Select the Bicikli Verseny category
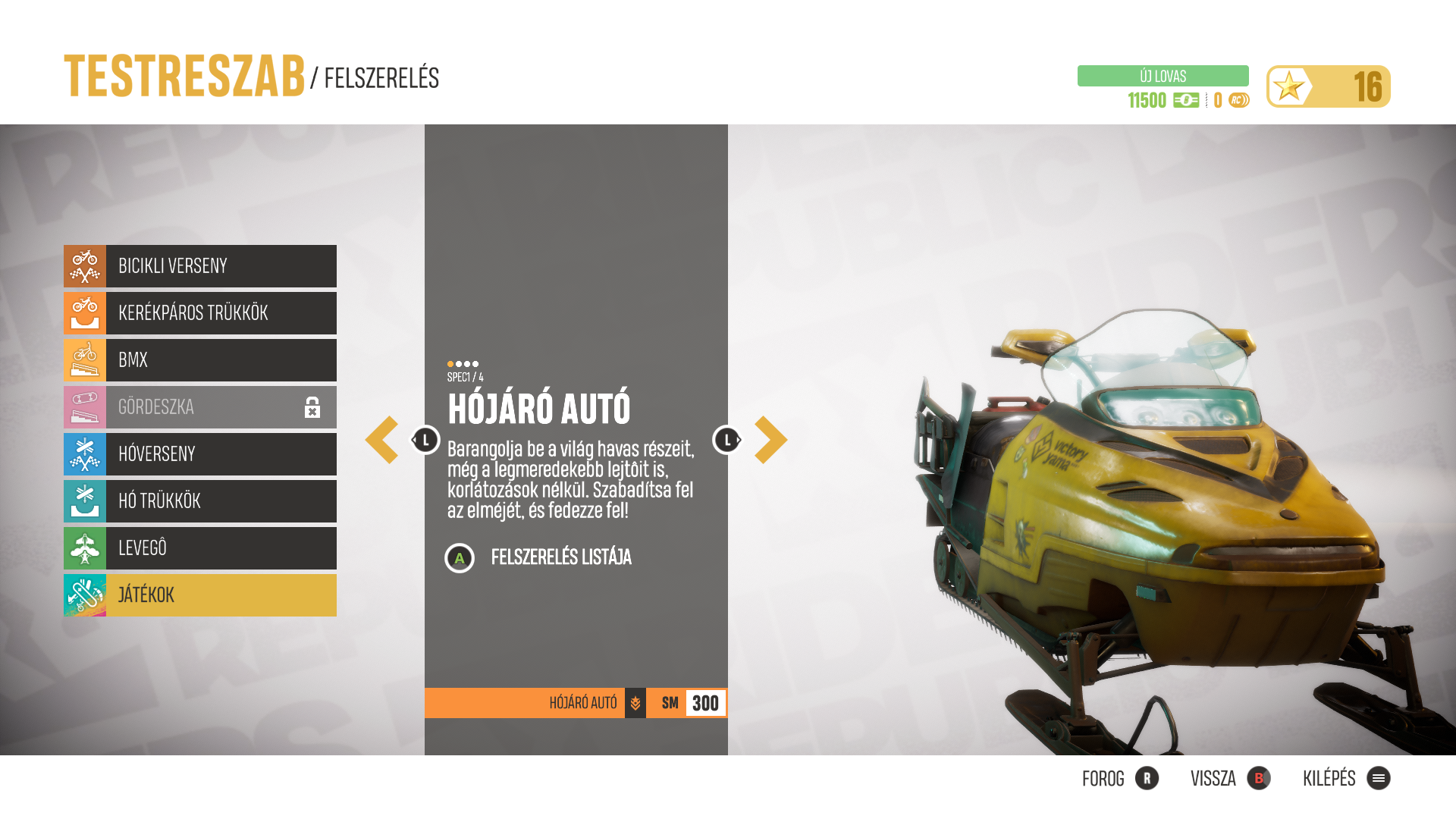The height and width of the screenshot is (819, 1456). pos(200,266)
